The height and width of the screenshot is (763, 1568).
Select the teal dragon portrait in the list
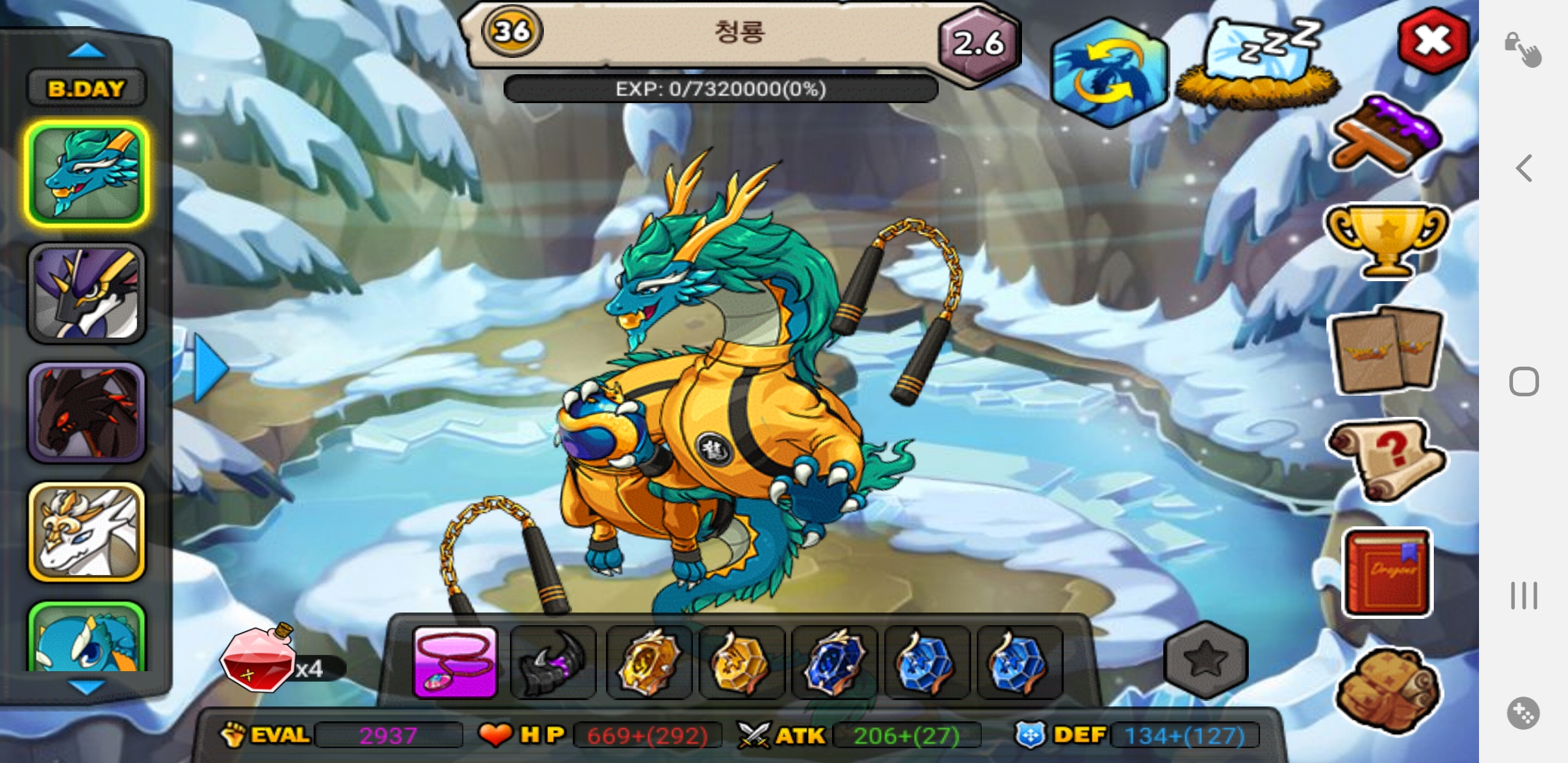86,174
